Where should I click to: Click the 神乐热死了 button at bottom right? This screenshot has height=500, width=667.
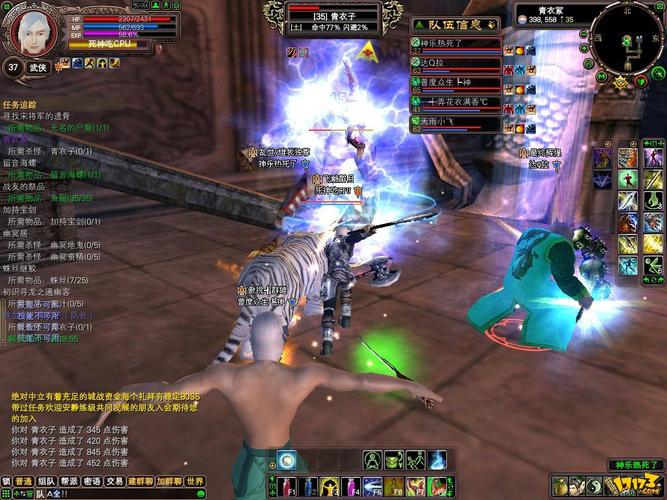tap(635, 465)
